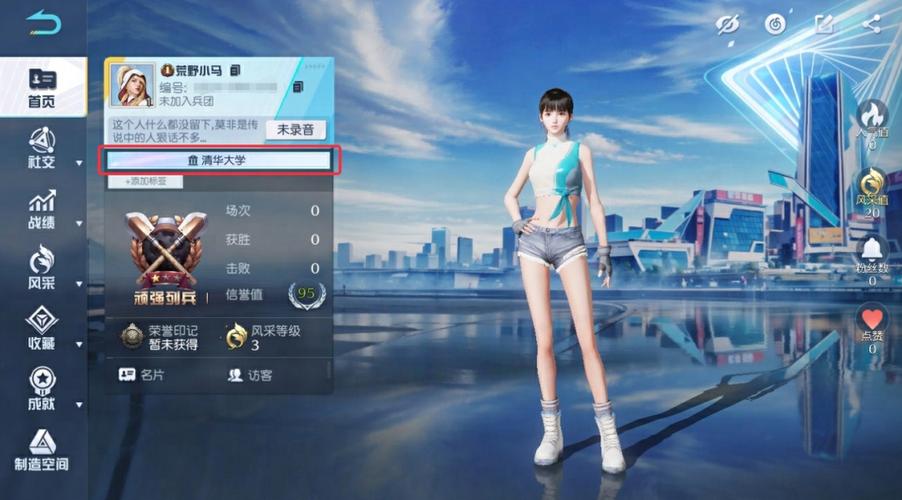This screenshot has width=902, height=500.
Task: Select the 清华大学 school banner
Action: [x=218, y=160]
